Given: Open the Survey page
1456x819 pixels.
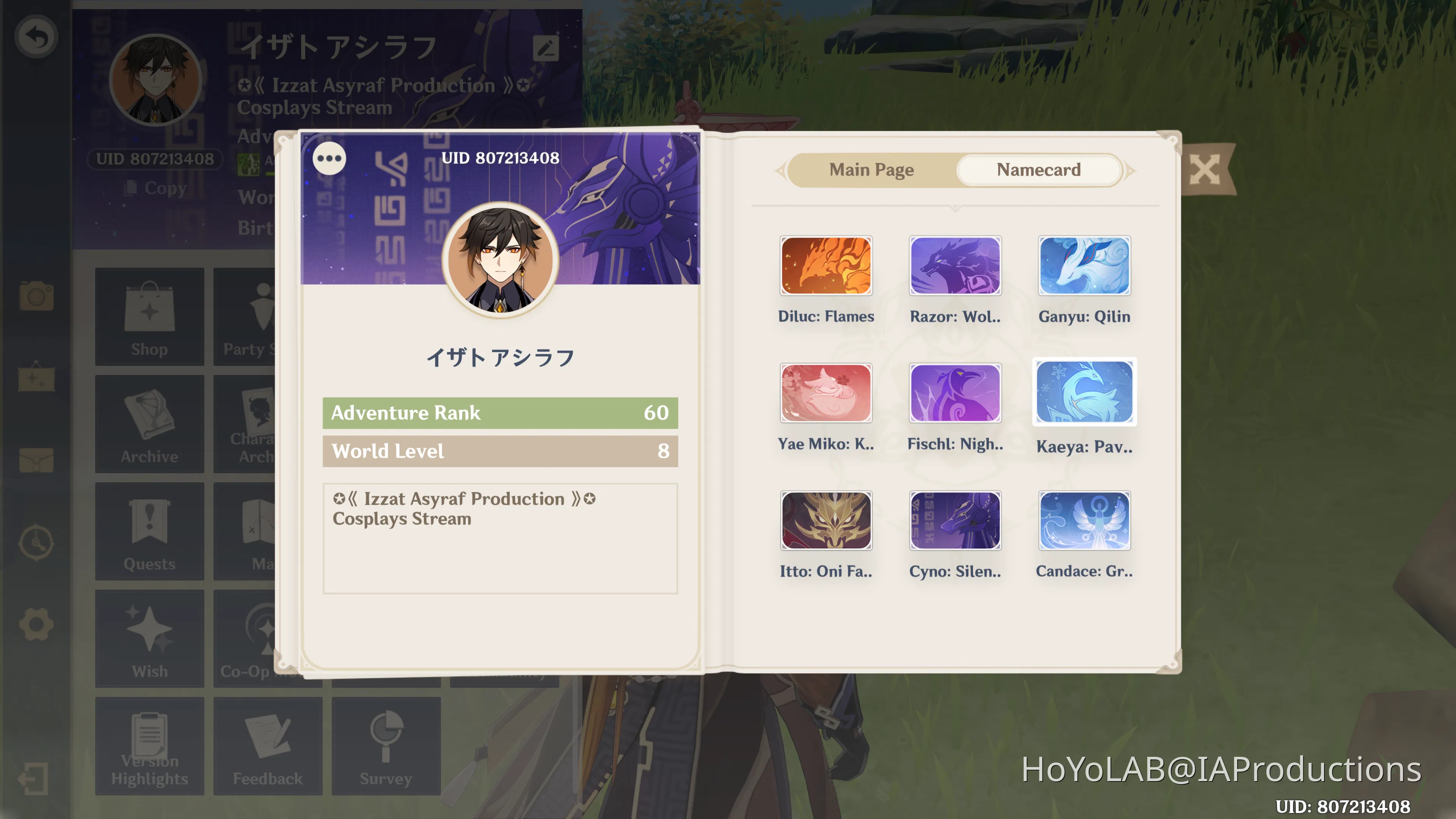Looking at the screenshot, I should pyautogui.click(x=385, y=745).
